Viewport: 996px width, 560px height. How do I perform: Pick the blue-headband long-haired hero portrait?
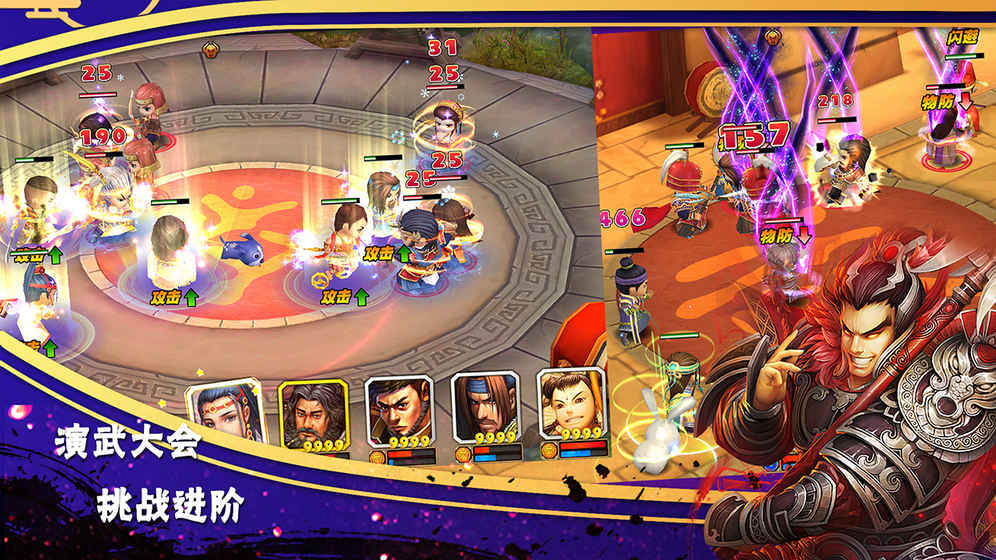[x=485, y=410]
